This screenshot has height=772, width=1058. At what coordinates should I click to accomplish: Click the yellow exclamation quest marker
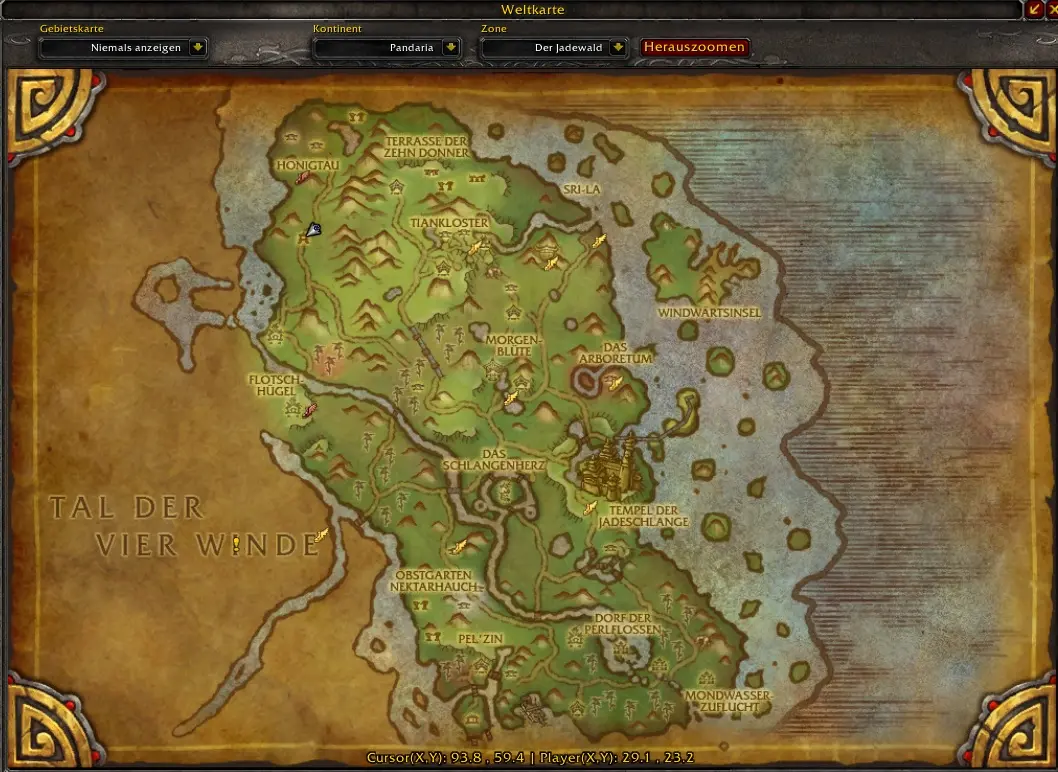pos(236,544)
